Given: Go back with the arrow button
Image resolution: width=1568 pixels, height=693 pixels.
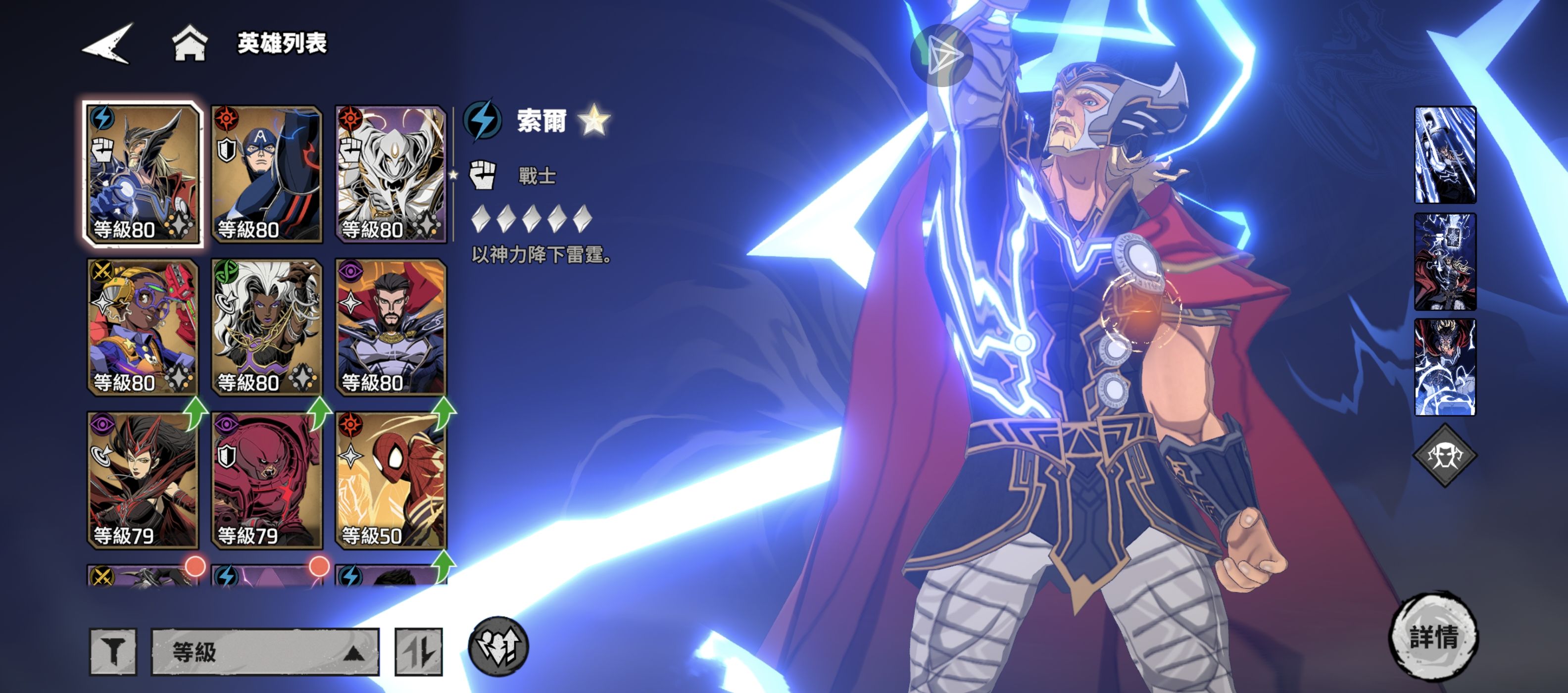Looking at the screenshot, I should 108,43.
